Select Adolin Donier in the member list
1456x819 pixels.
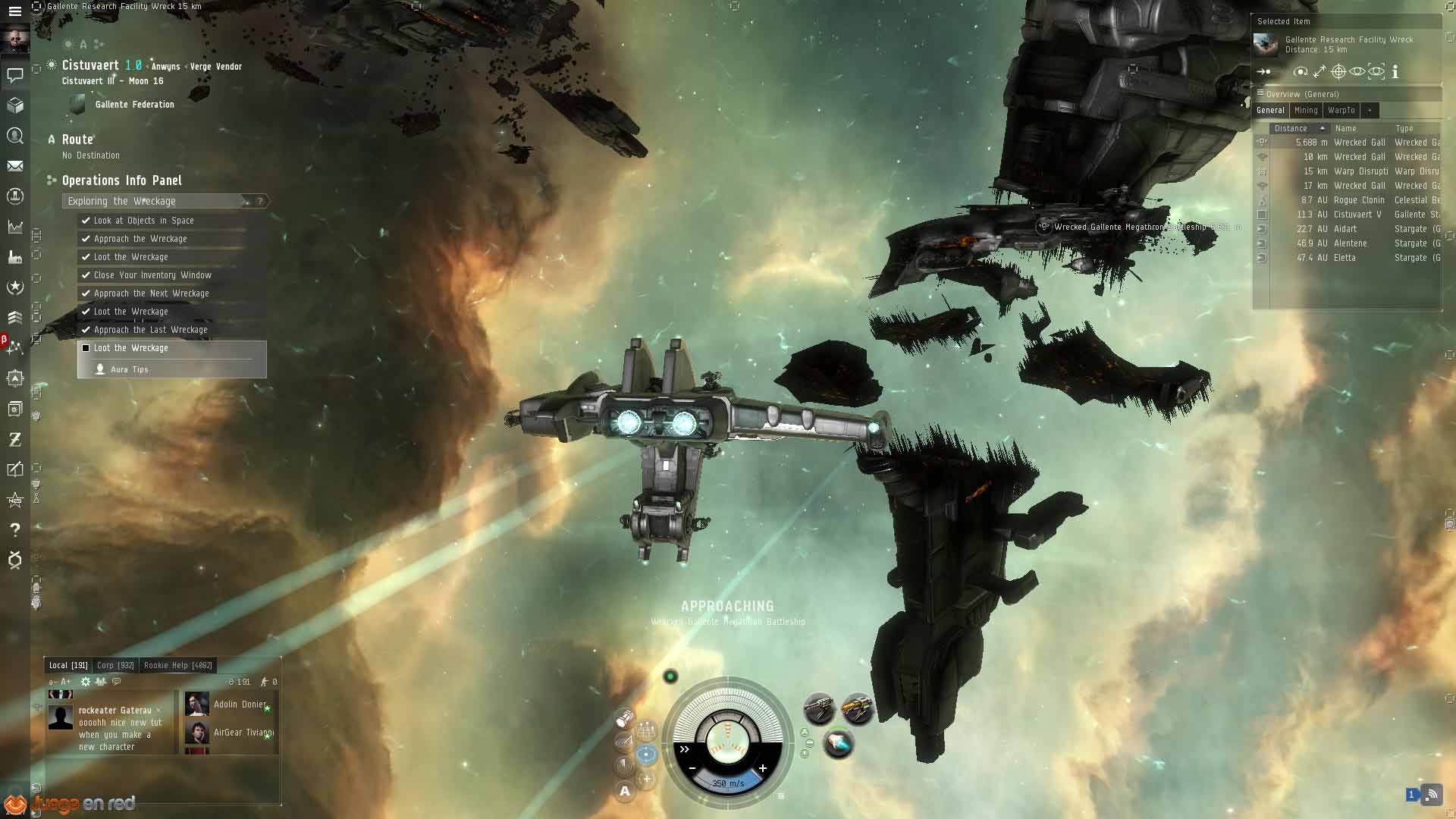[x=239, y=704]
